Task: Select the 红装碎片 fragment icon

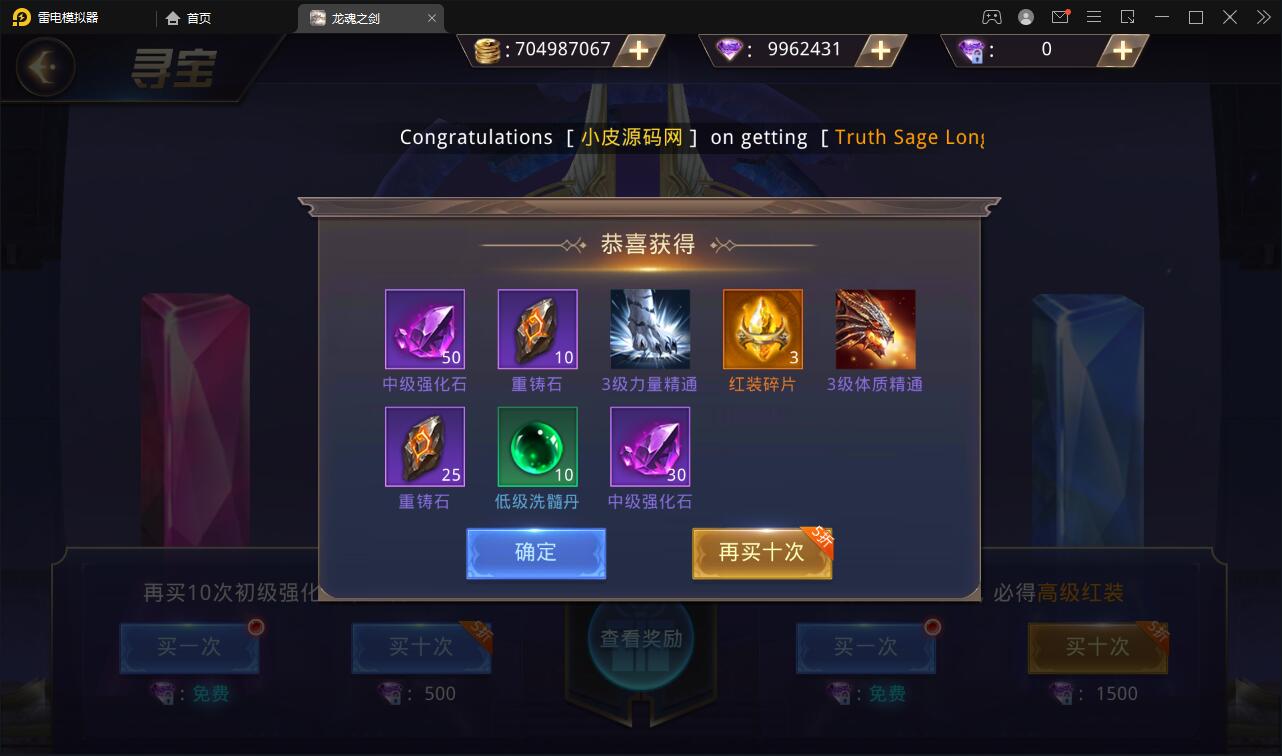Action: pos(762,329)
